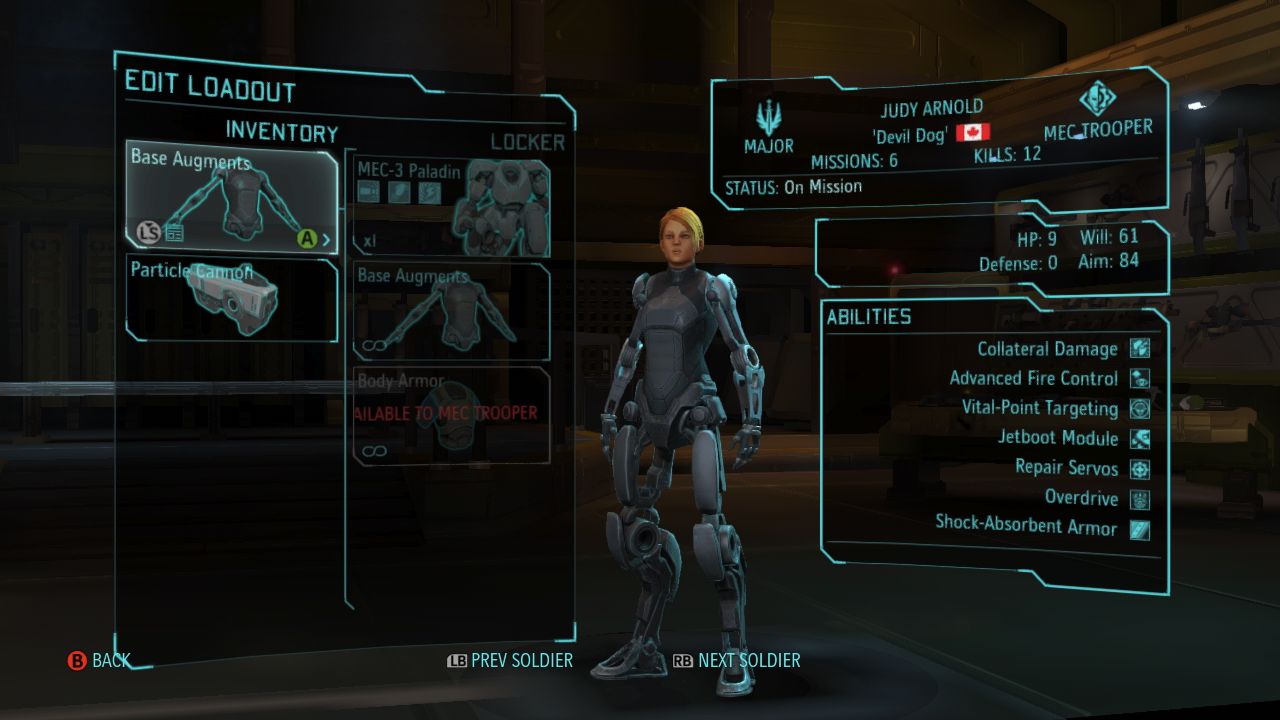
Task: Switch to PREV SOLDIER
Action: point(510,660)
